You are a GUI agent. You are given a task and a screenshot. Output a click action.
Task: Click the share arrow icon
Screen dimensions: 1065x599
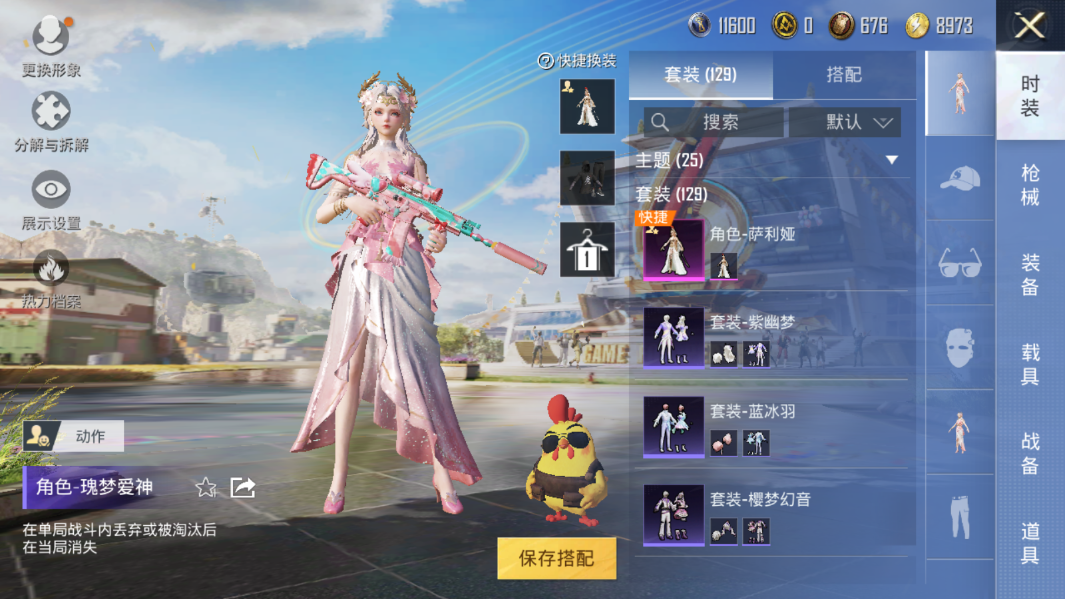243,487
